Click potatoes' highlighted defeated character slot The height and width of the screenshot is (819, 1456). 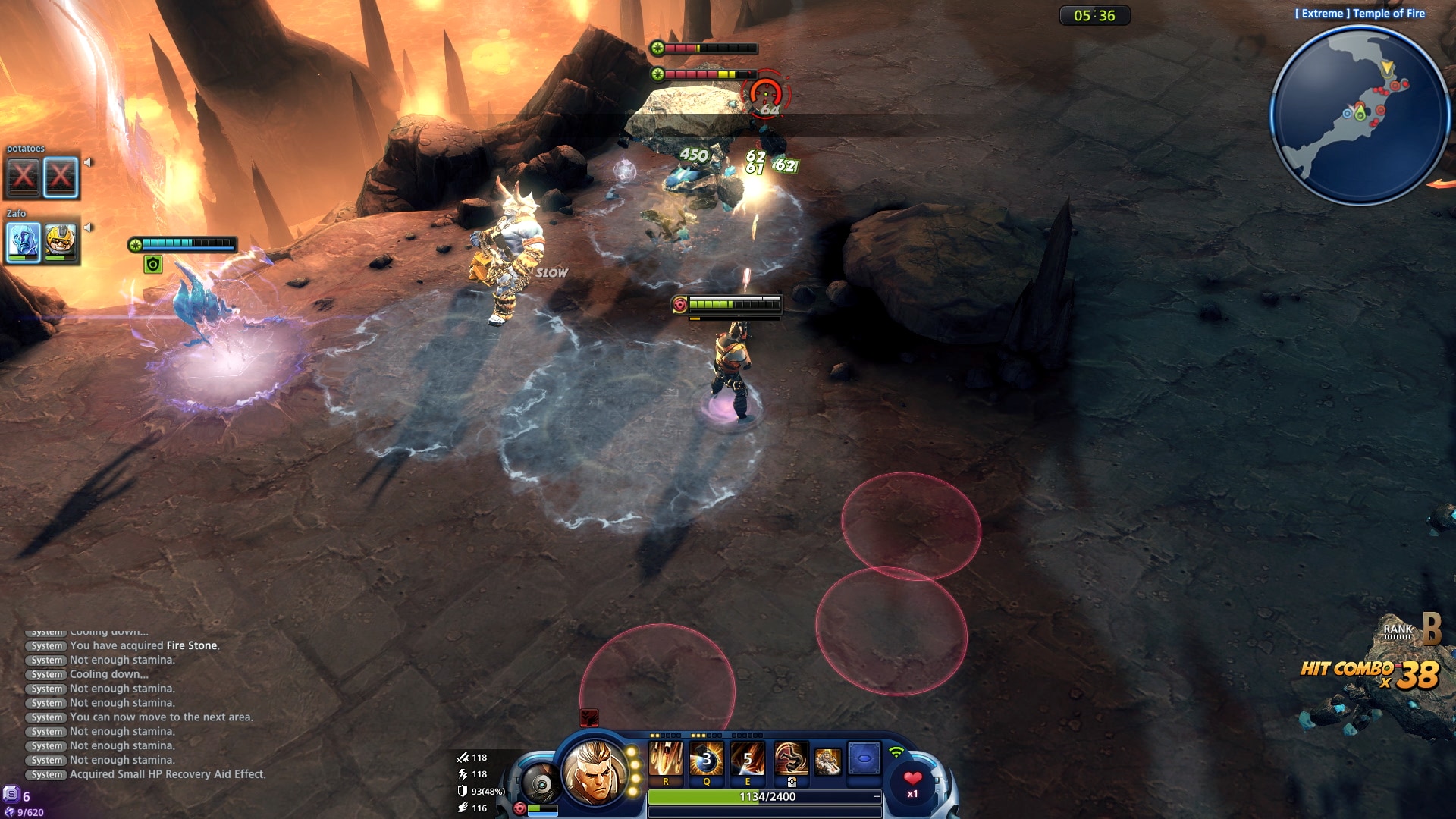click(61, 177)
